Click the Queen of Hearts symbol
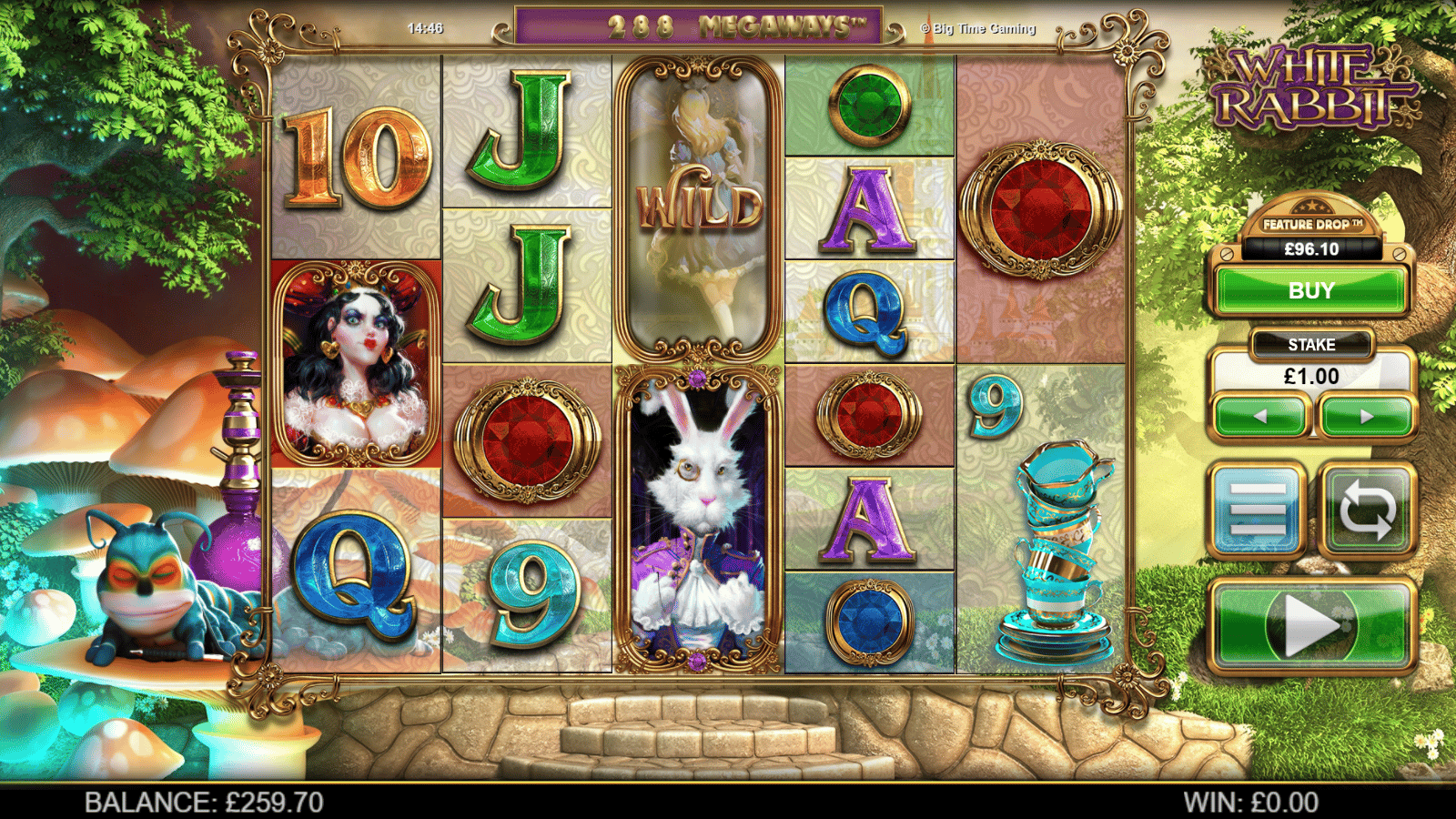This screenshot has height=819, width=1456. [x=355, y=364]
